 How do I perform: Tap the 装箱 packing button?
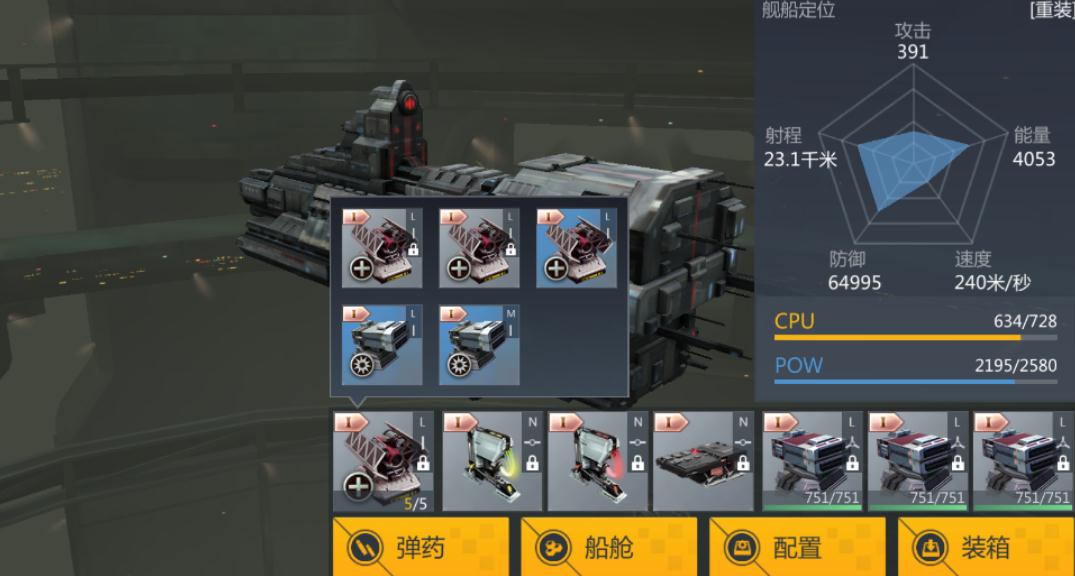985,547
